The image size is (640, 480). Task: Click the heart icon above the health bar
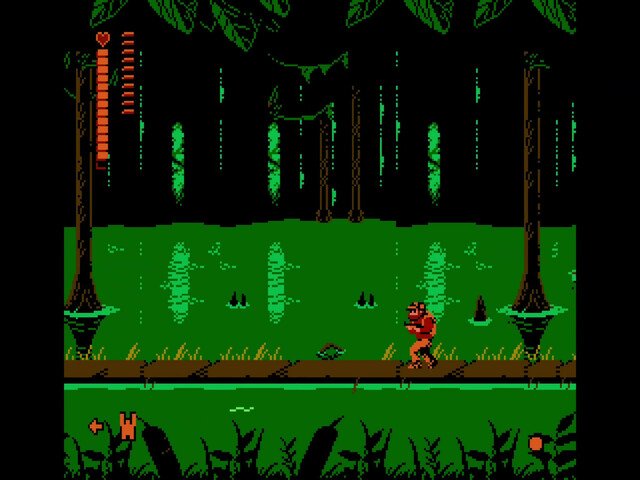point(103,38)
